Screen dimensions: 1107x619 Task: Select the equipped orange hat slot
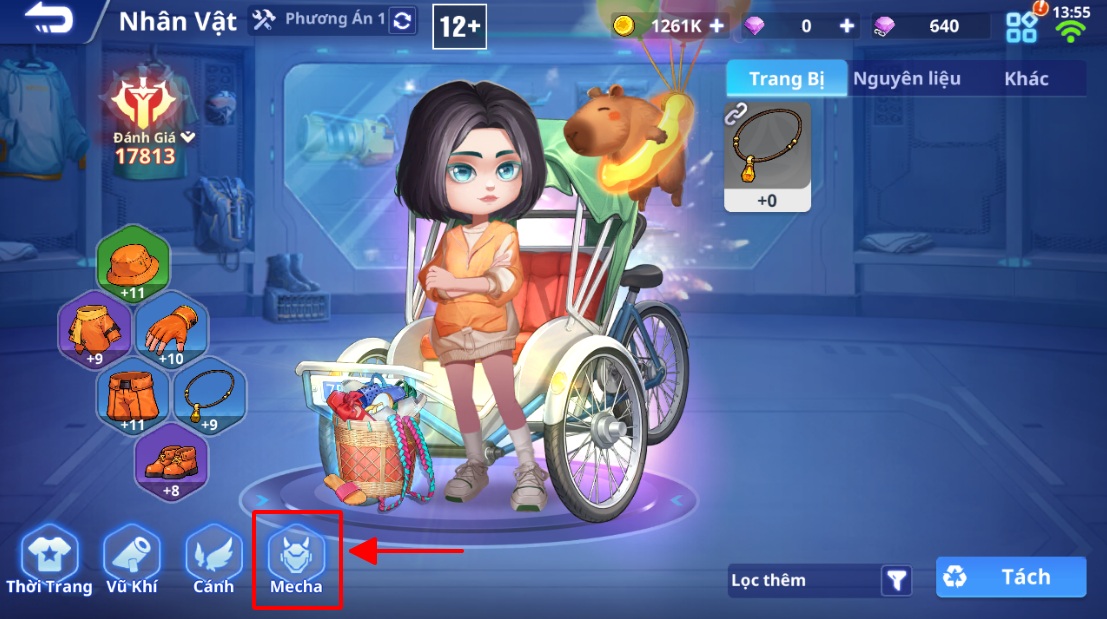133,266
